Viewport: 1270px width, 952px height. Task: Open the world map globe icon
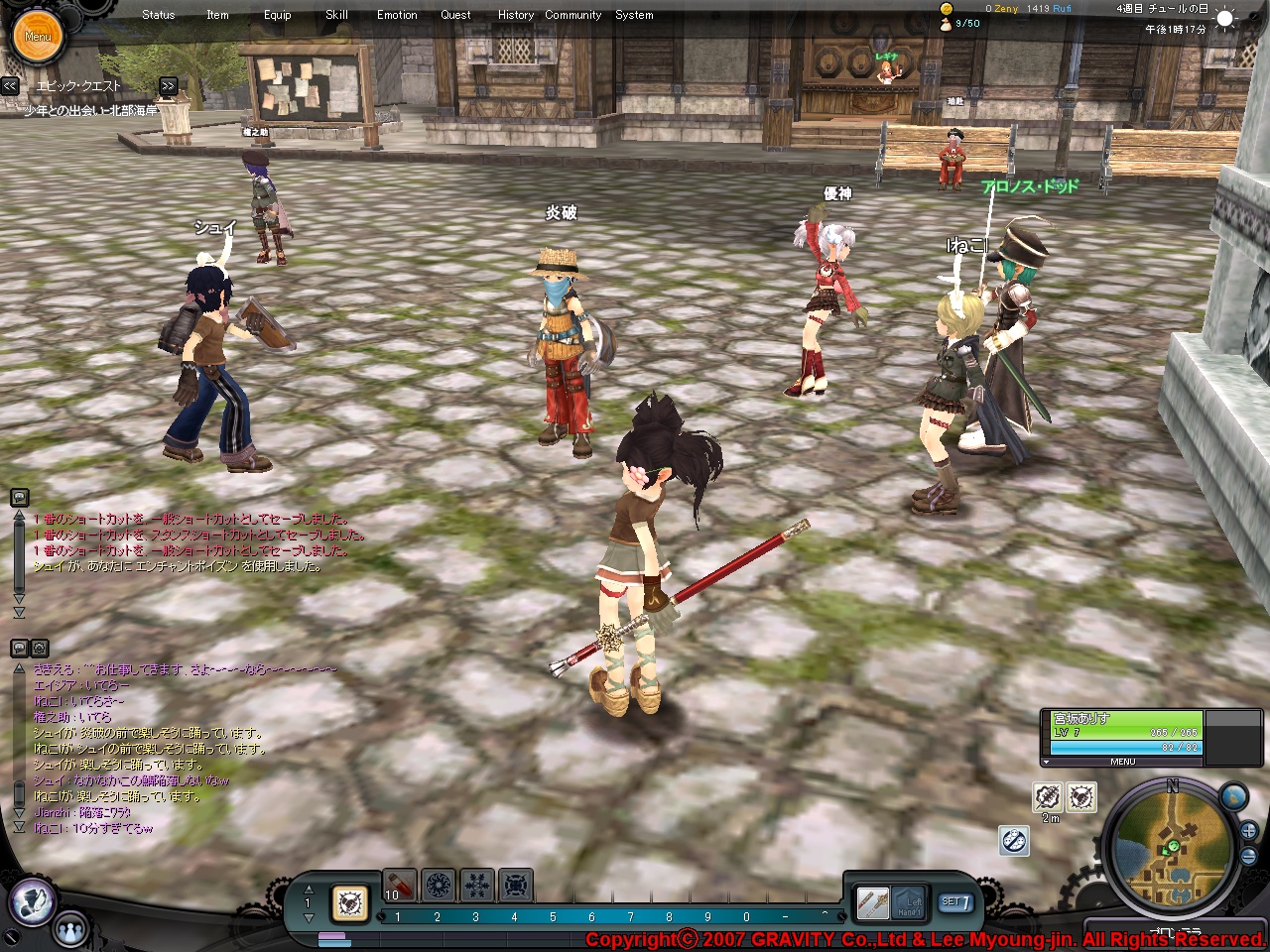(x=1233, y=795)
